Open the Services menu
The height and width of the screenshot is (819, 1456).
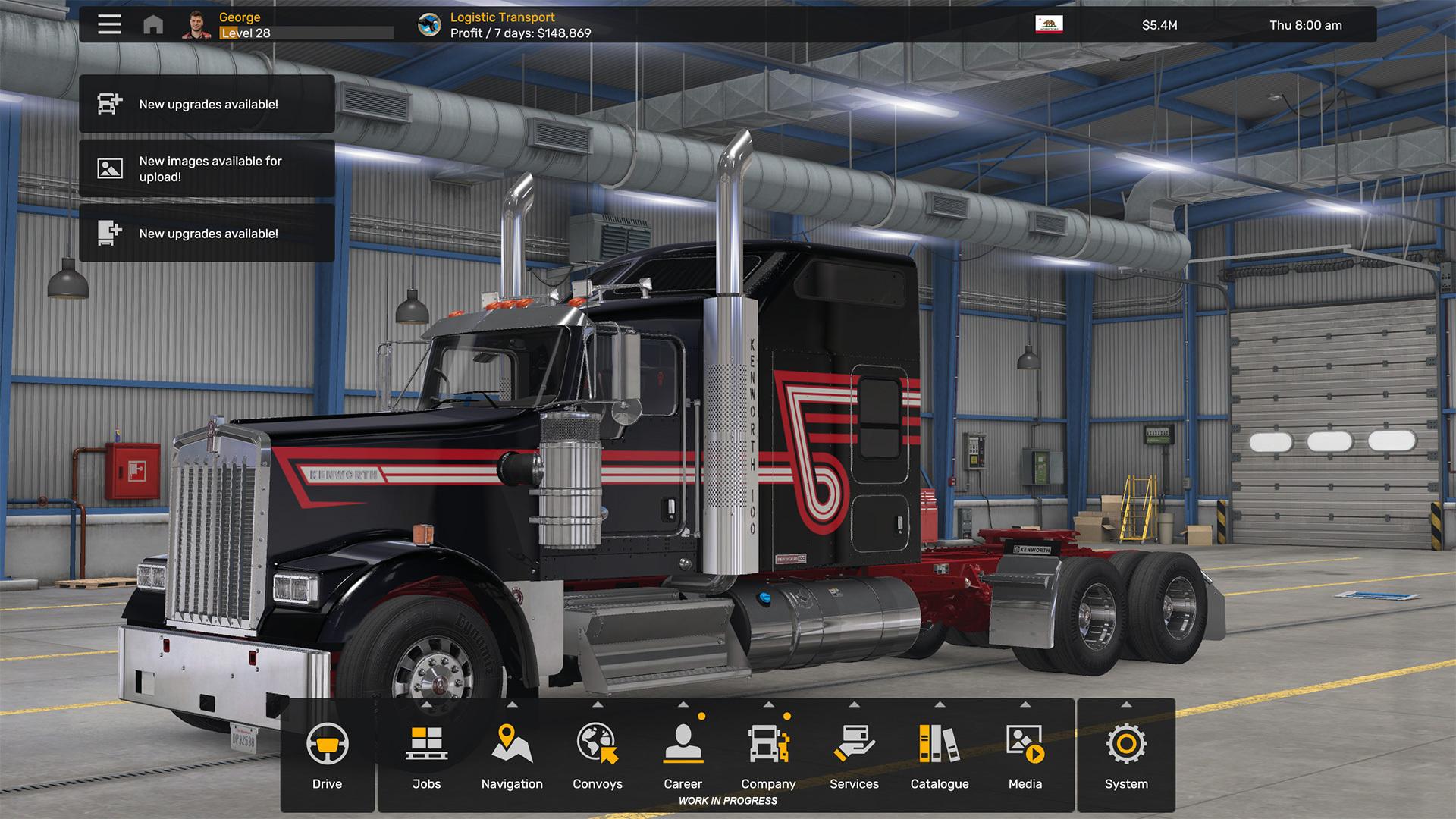854,755
